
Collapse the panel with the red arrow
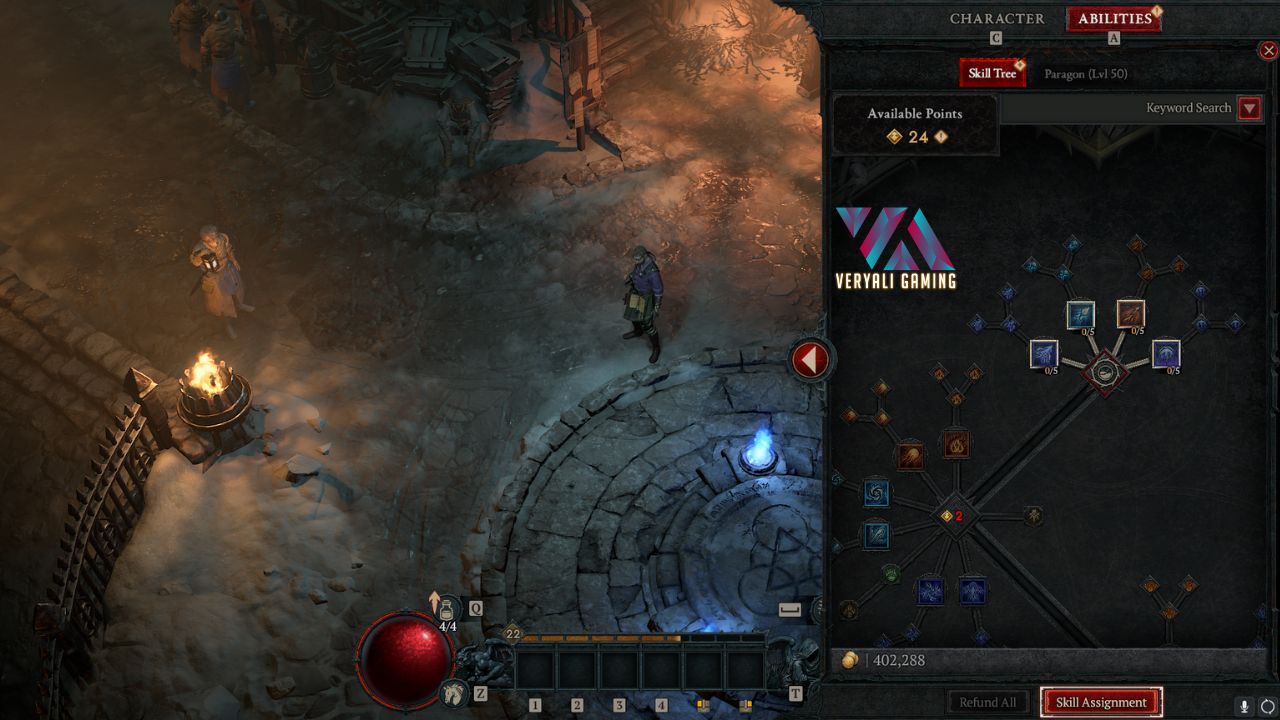coord(810,359)
